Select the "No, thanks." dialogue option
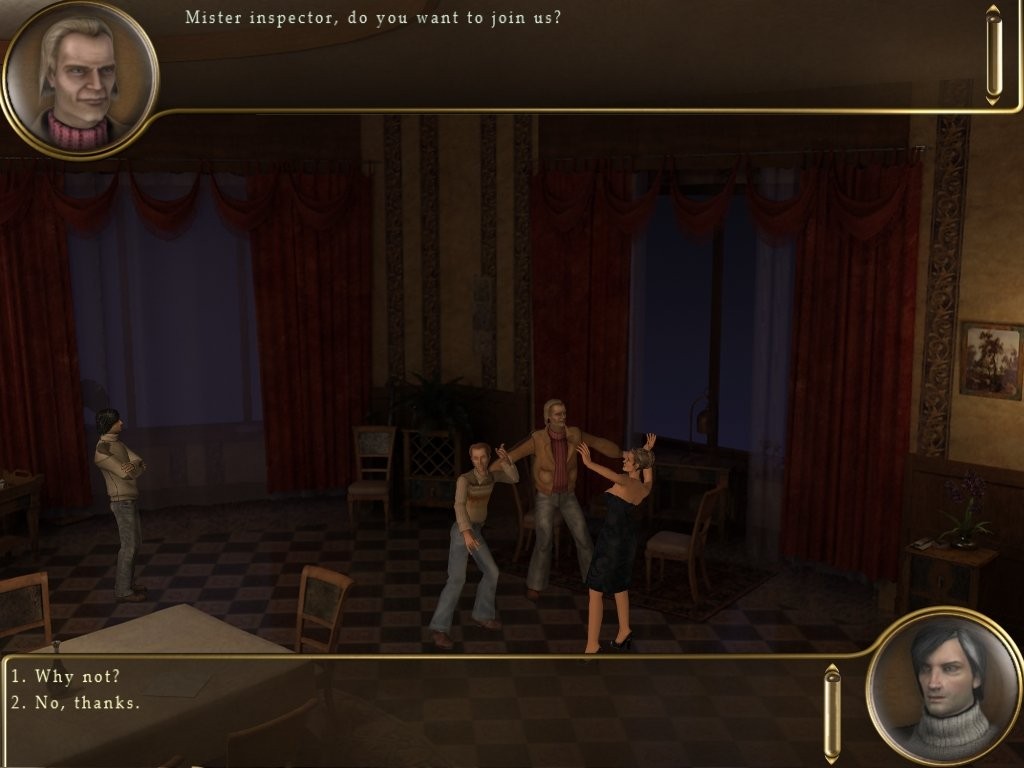 76,703
